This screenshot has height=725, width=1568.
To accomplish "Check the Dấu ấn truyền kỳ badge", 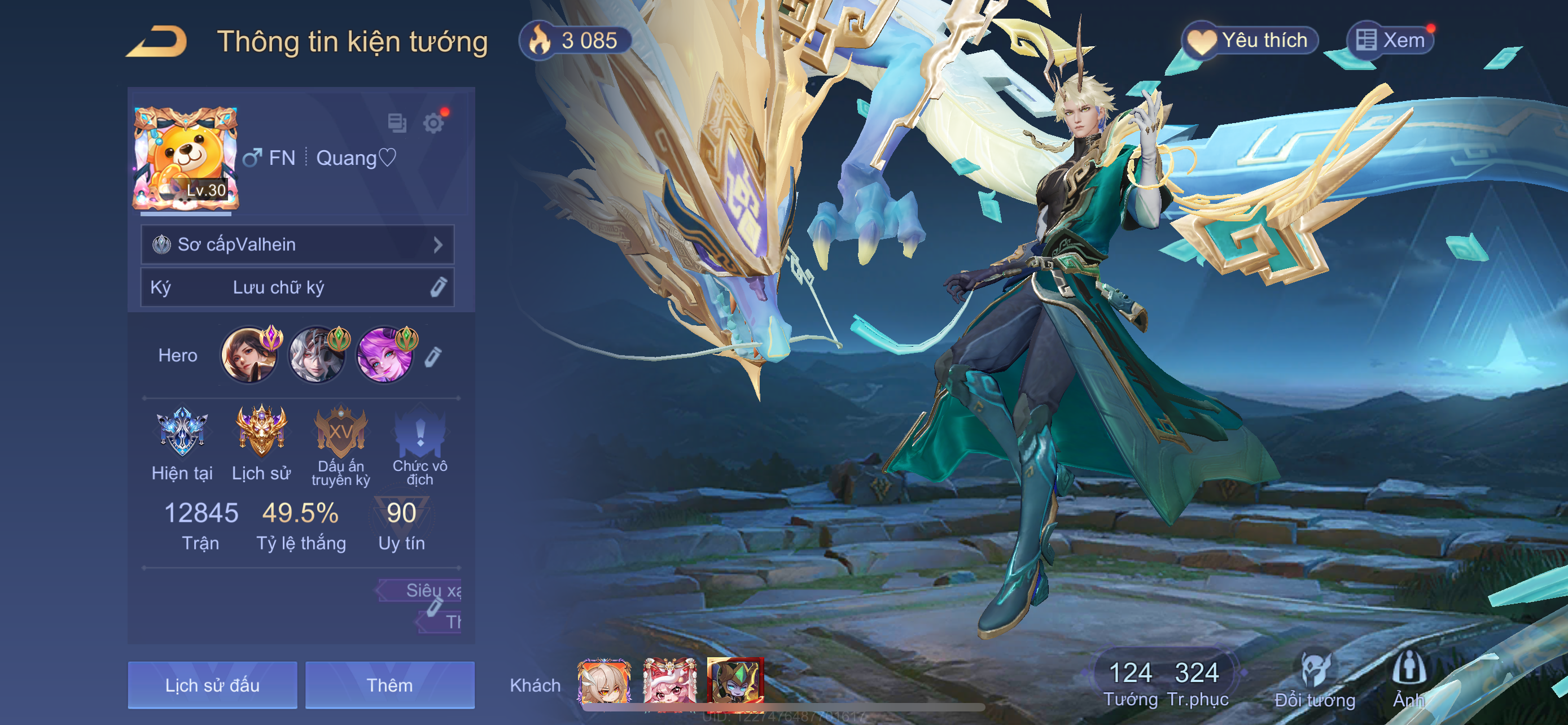I will [x=341, y=433].
